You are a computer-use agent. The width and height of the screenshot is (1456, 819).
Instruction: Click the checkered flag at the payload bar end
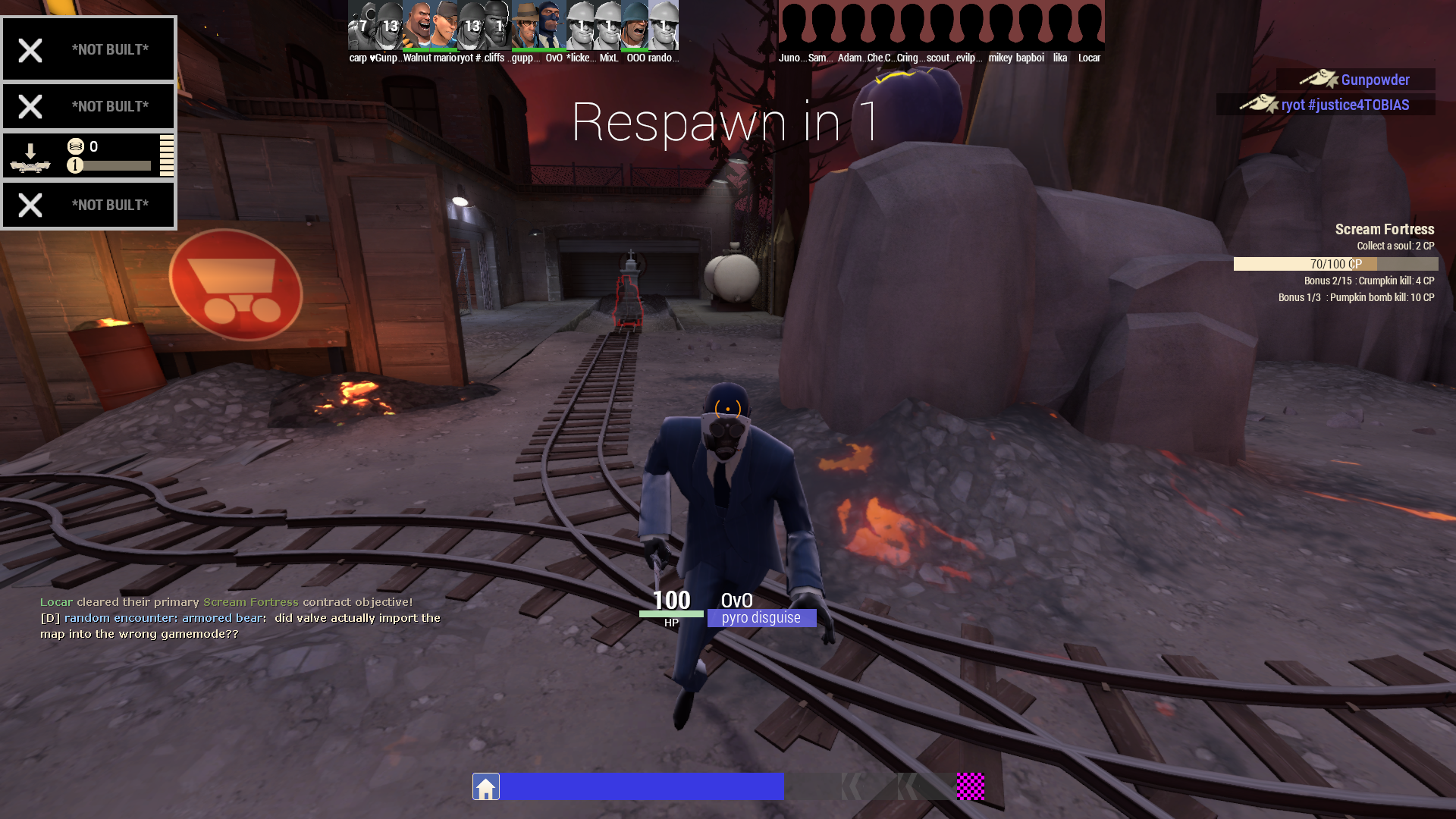(x=971, y=787)
